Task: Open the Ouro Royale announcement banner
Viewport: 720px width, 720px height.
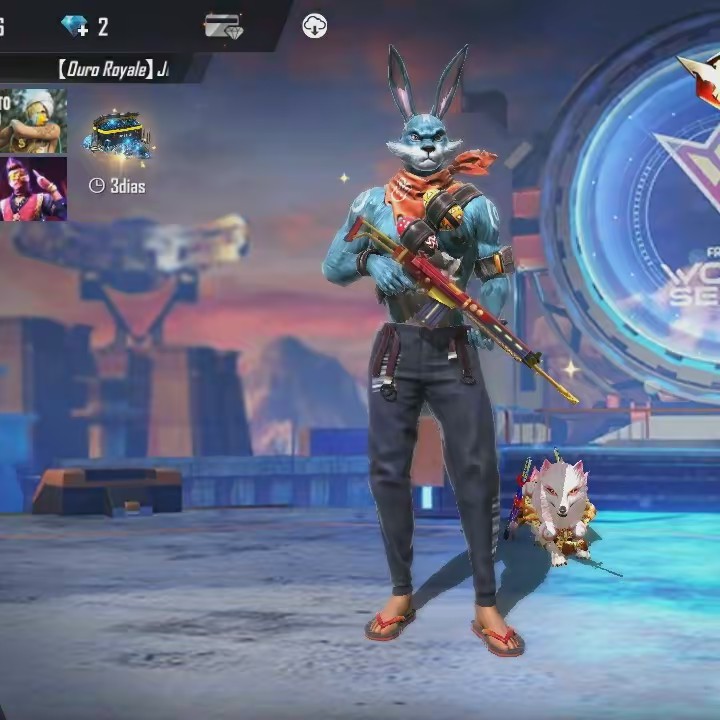Action: [x=110, y=70]
